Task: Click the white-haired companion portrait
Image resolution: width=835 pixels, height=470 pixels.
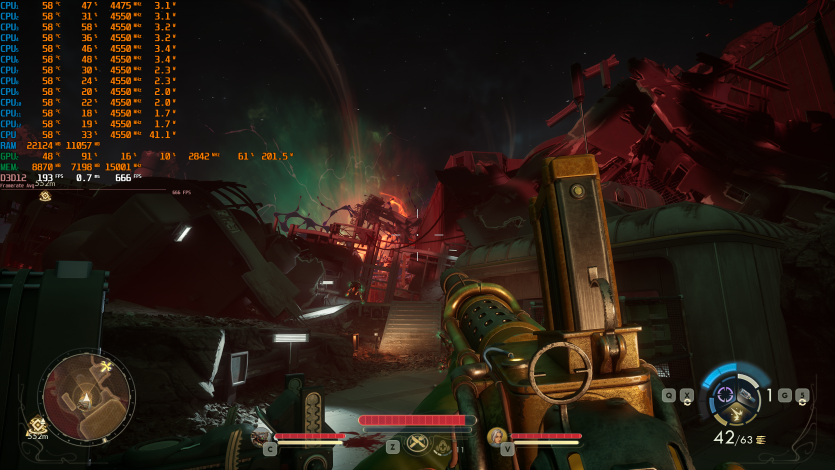Action: tap(496, 436)
